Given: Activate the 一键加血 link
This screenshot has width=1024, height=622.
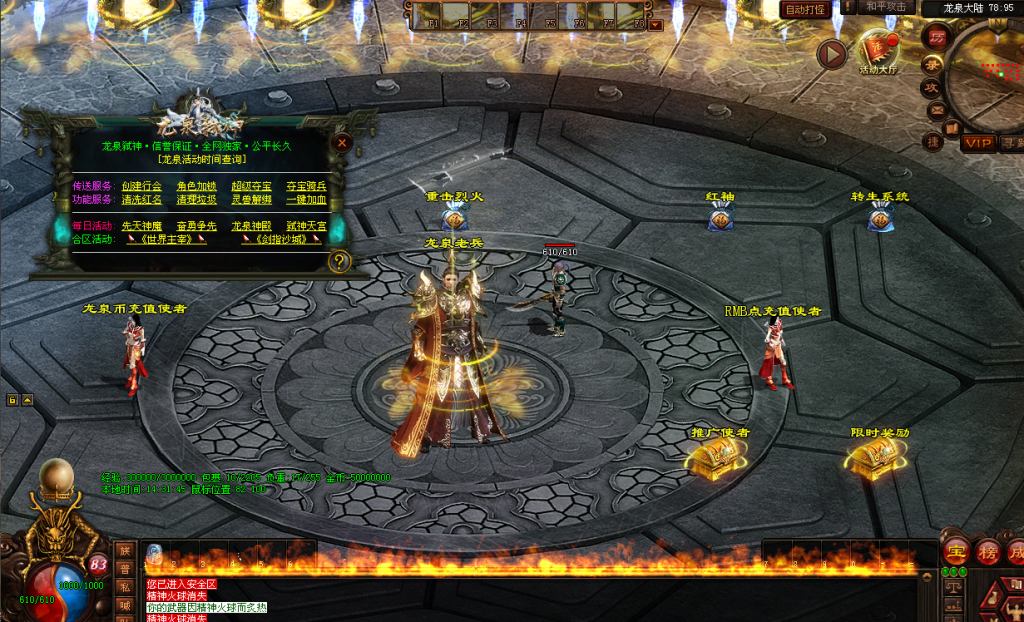Looking at the screenshot, I should point(306,199).
